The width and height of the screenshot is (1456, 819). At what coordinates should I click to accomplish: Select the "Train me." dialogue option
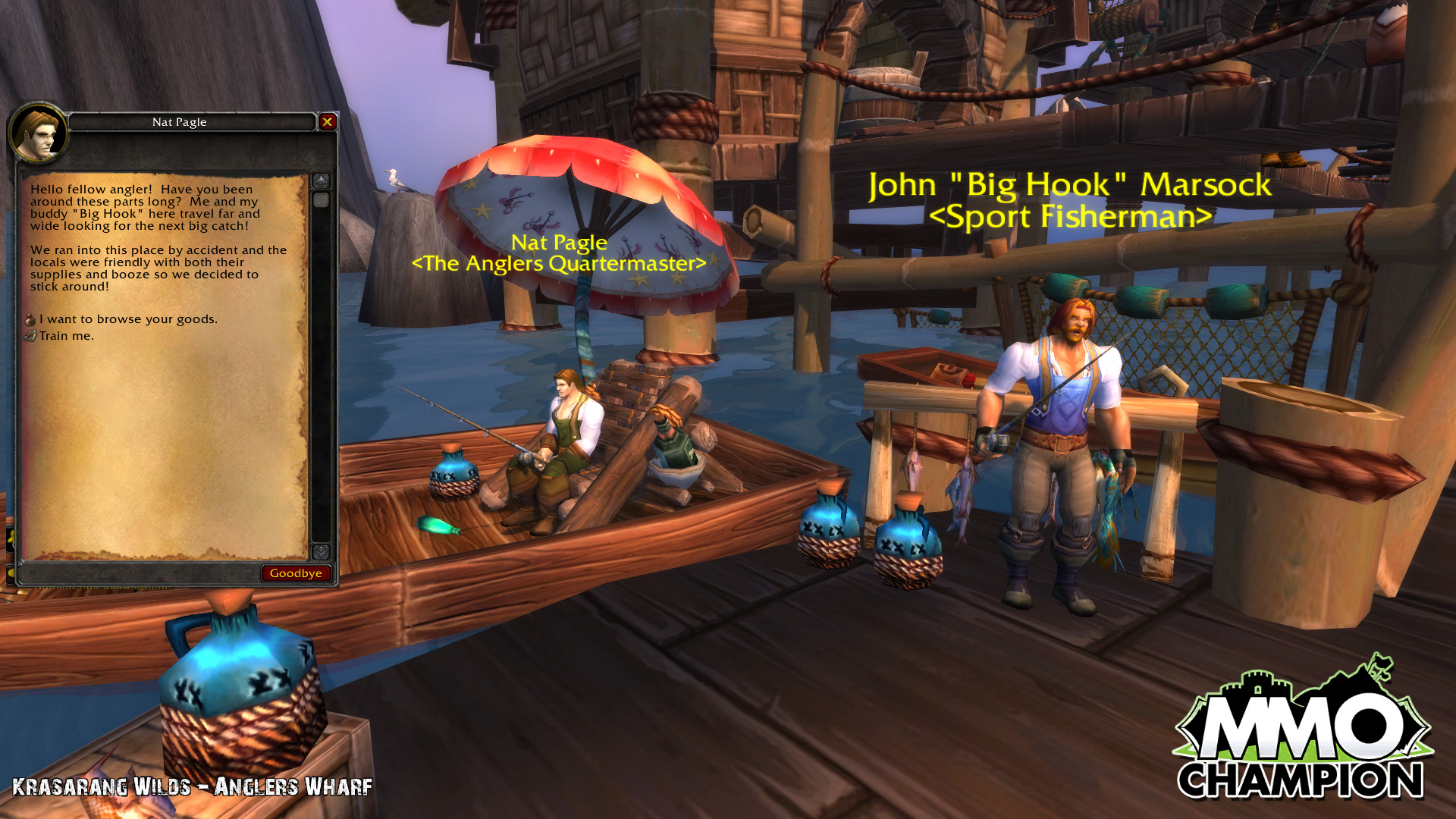(x=66, y=336)
